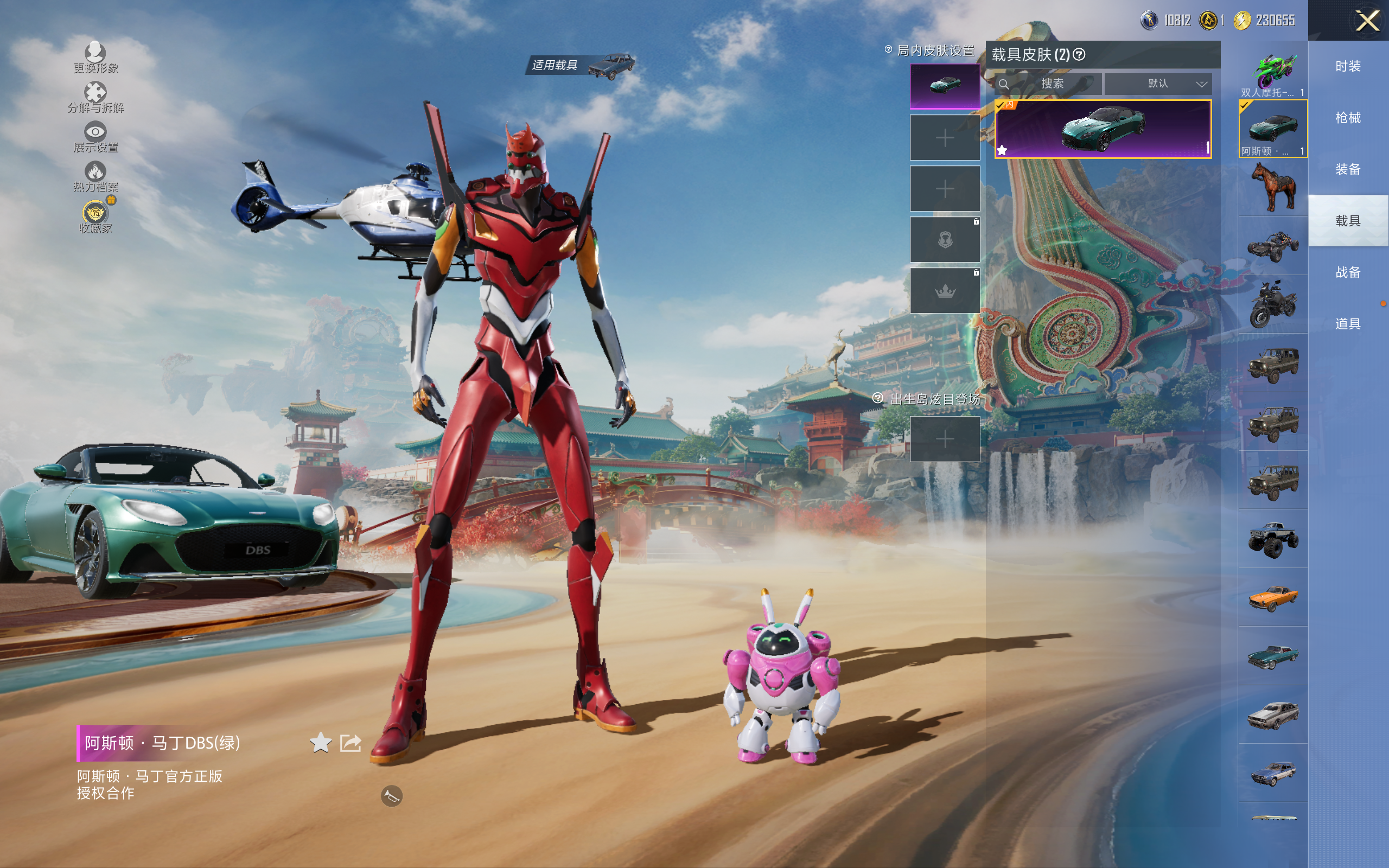Open the 道具 tab
The image size is (1389, 868).
1348,324
